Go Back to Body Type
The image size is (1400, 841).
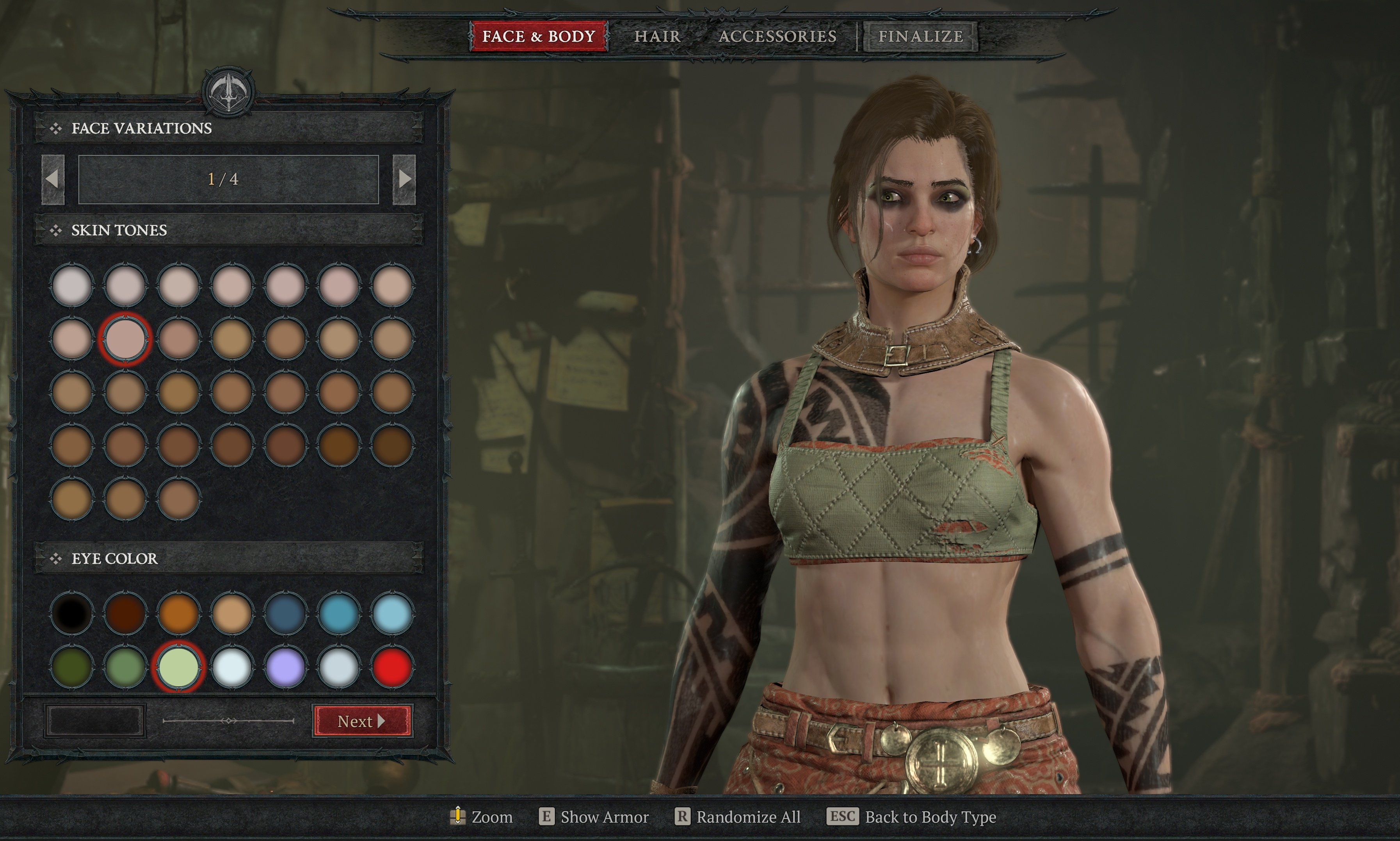point(911,817)
